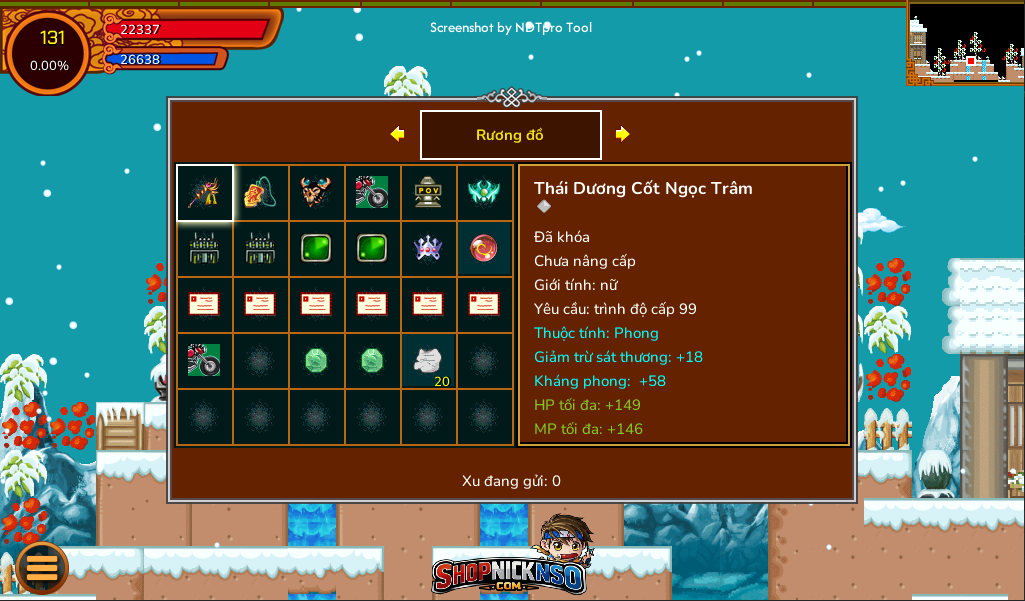Pick the cyan winged emblem item

[484, 192]
